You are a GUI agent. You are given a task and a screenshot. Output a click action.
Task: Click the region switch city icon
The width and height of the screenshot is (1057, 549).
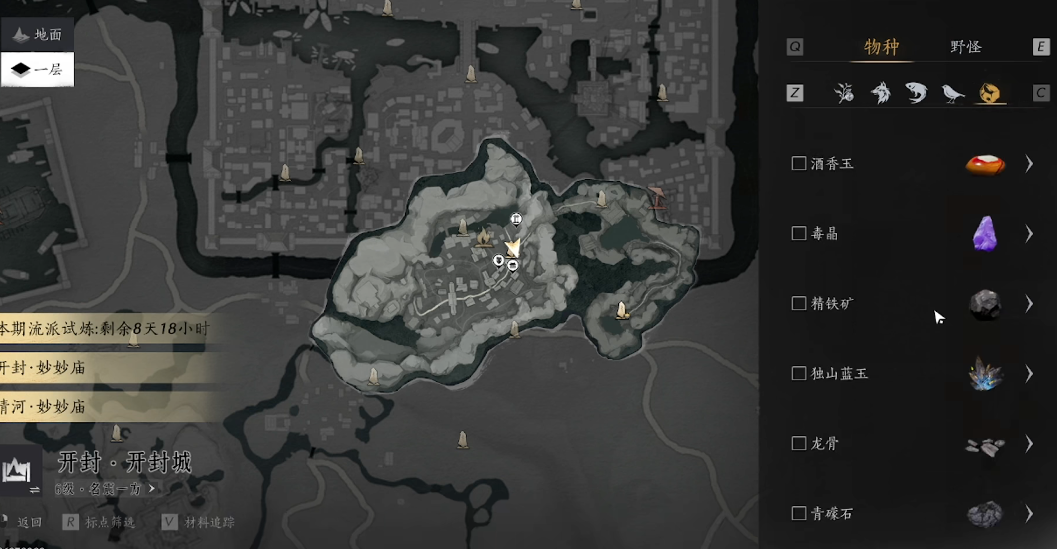(x=20, y=471)
